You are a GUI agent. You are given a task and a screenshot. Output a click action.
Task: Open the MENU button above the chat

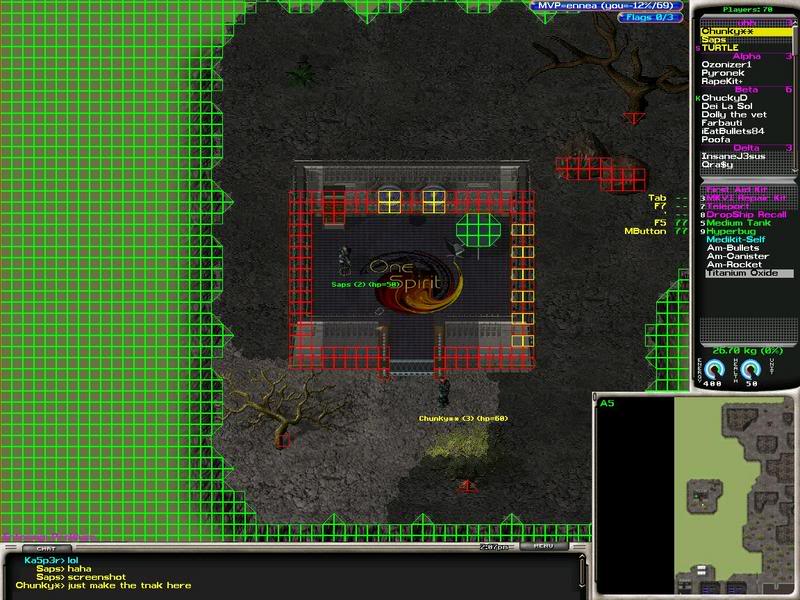tap(544, 546)
